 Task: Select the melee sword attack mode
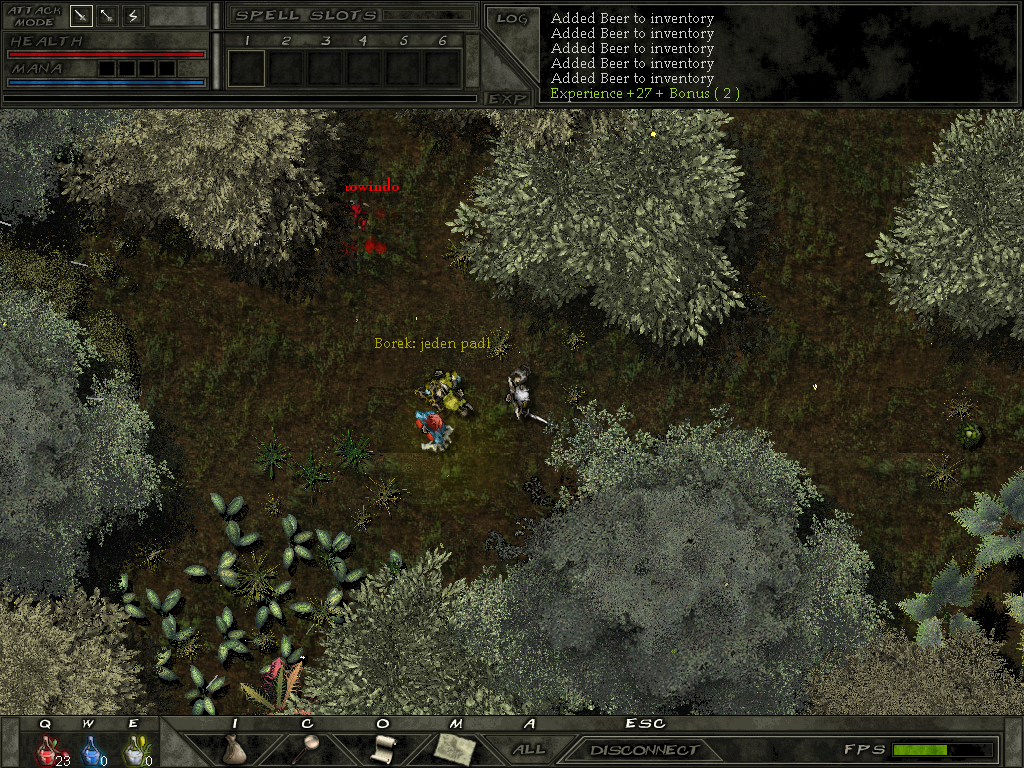click(x=82, y=16)
